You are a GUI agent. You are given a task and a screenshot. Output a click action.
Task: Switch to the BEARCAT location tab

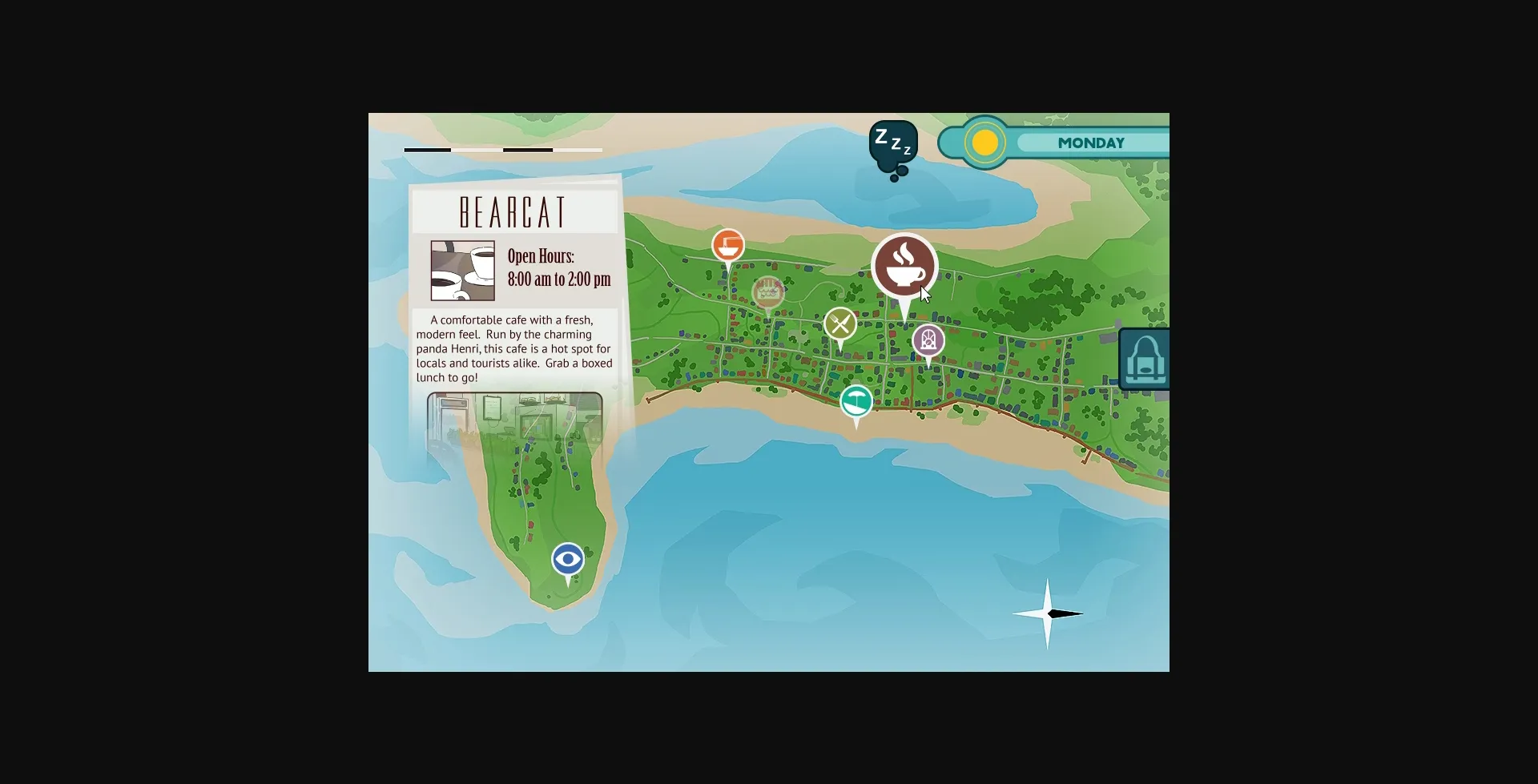pos(514,210)
